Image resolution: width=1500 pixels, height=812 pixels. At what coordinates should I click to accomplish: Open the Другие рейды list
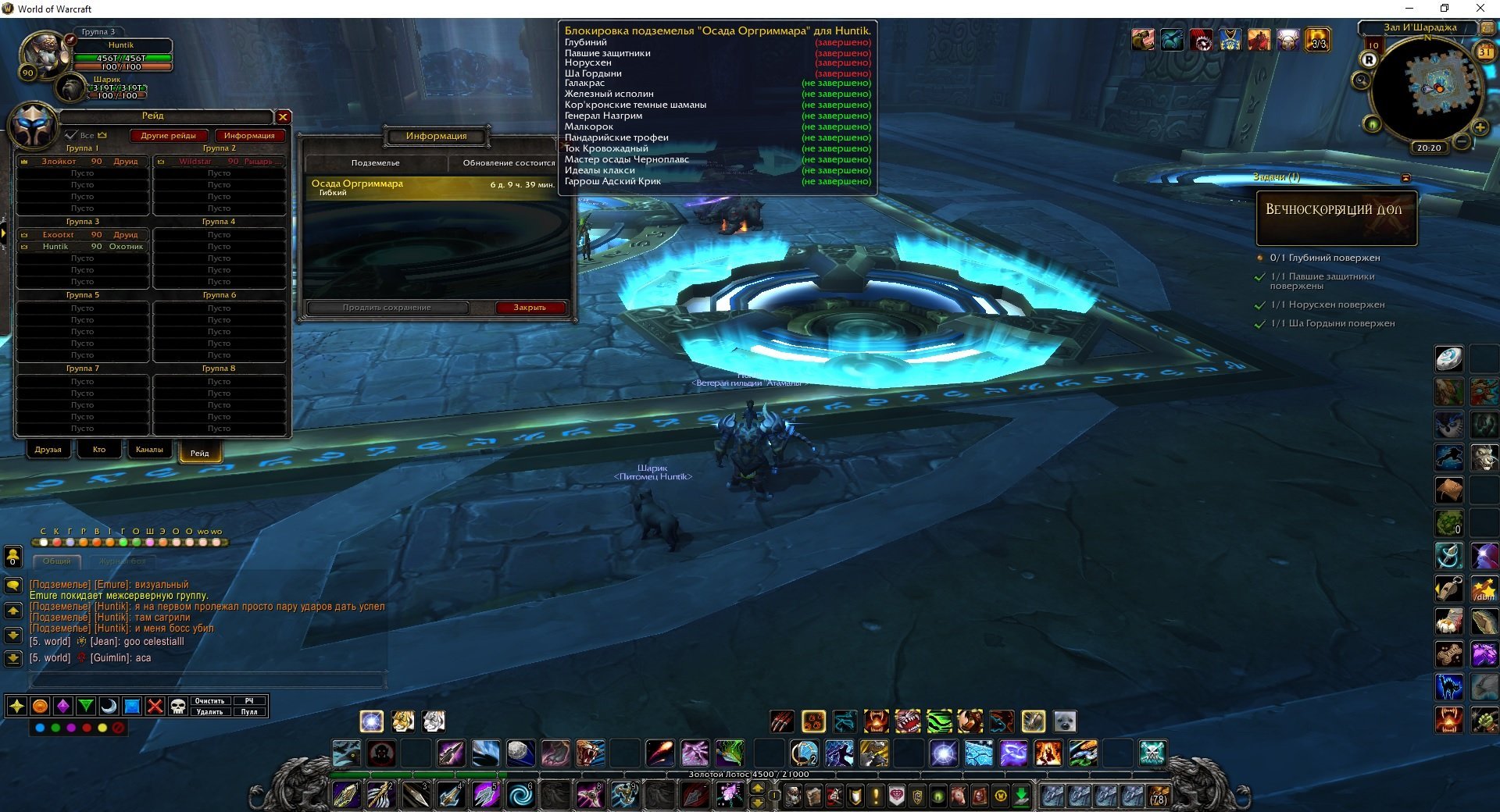[x=168, y=136]
